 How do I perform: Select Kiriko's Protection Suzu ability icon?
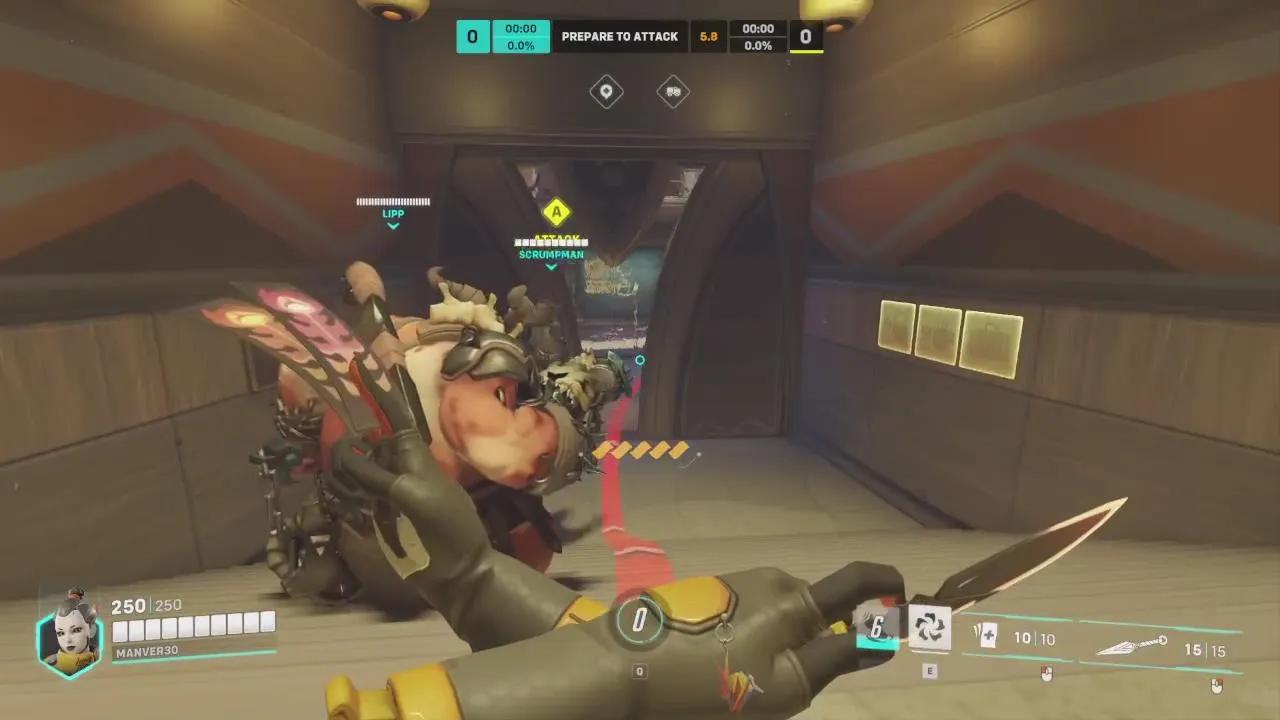click(931, 628)
